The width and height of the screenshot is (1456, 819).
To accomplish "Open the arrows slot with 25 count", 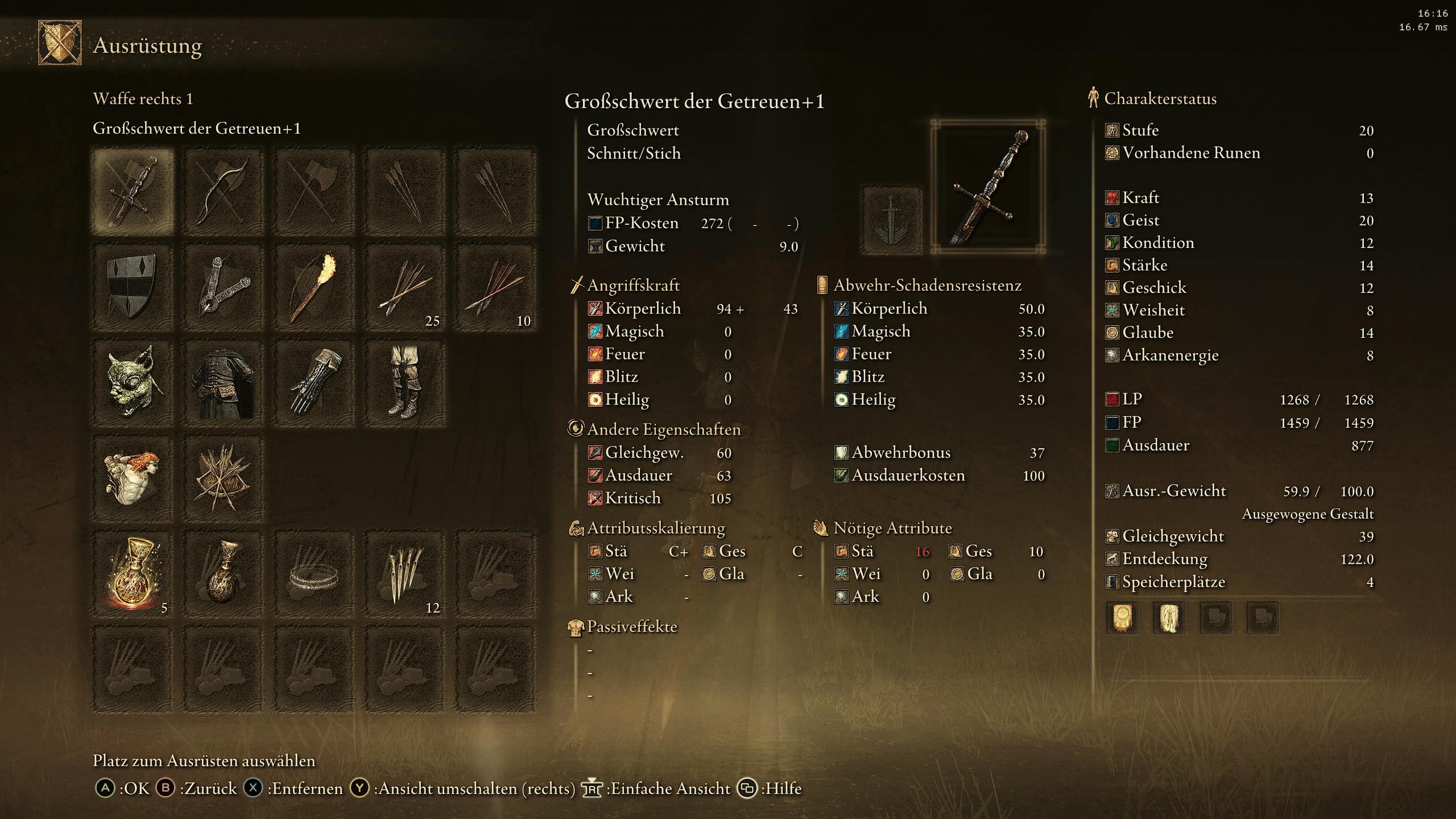I will pyautogui.click(x=405, y=288).
